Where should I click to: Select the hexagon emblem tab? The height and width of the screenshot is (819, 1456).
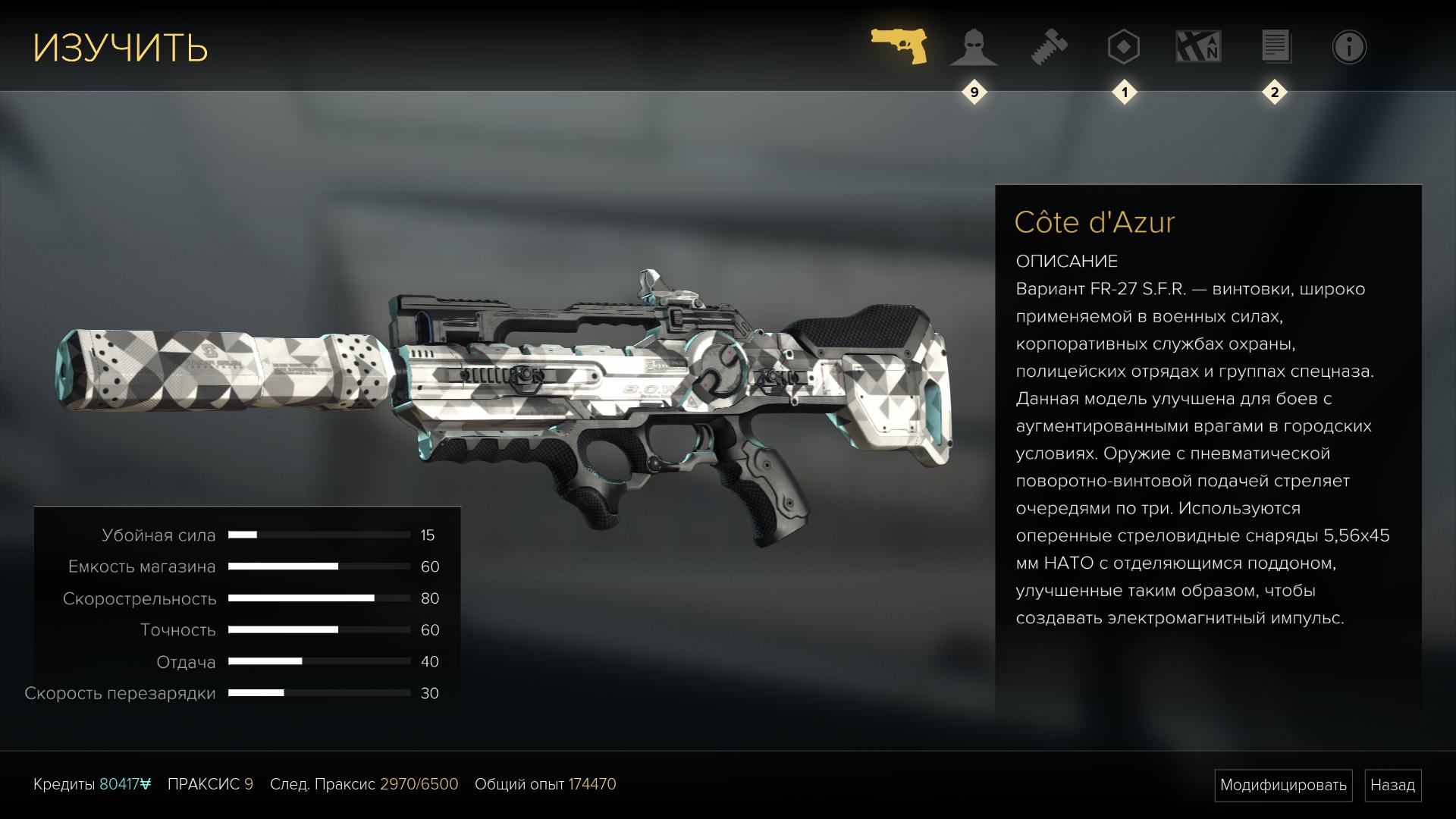click(x=1123, y=47)
